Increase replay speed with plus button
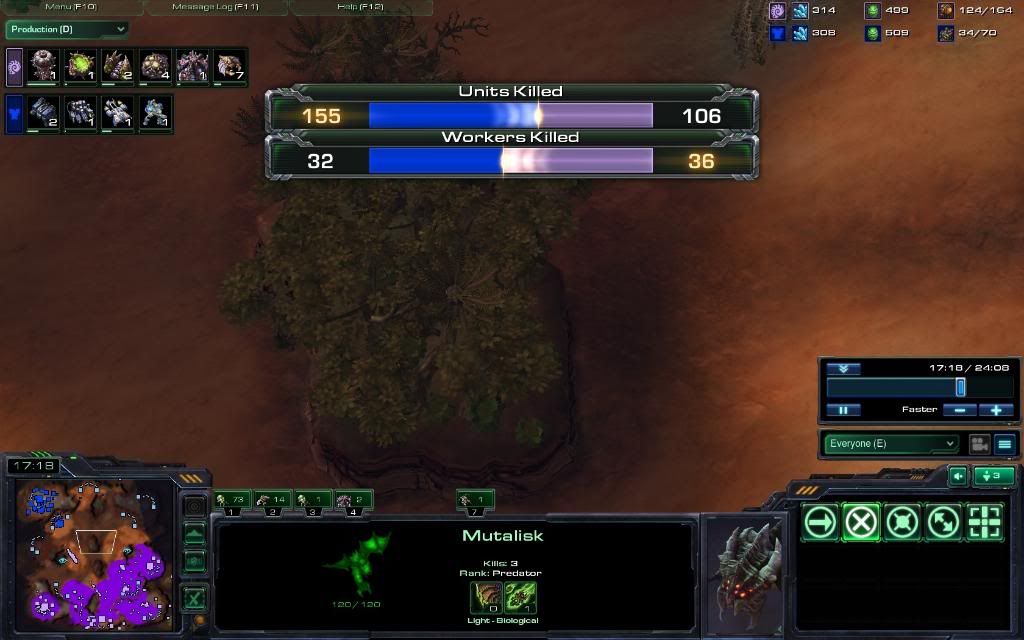The image size is (1024, 640). coord(996,410)
